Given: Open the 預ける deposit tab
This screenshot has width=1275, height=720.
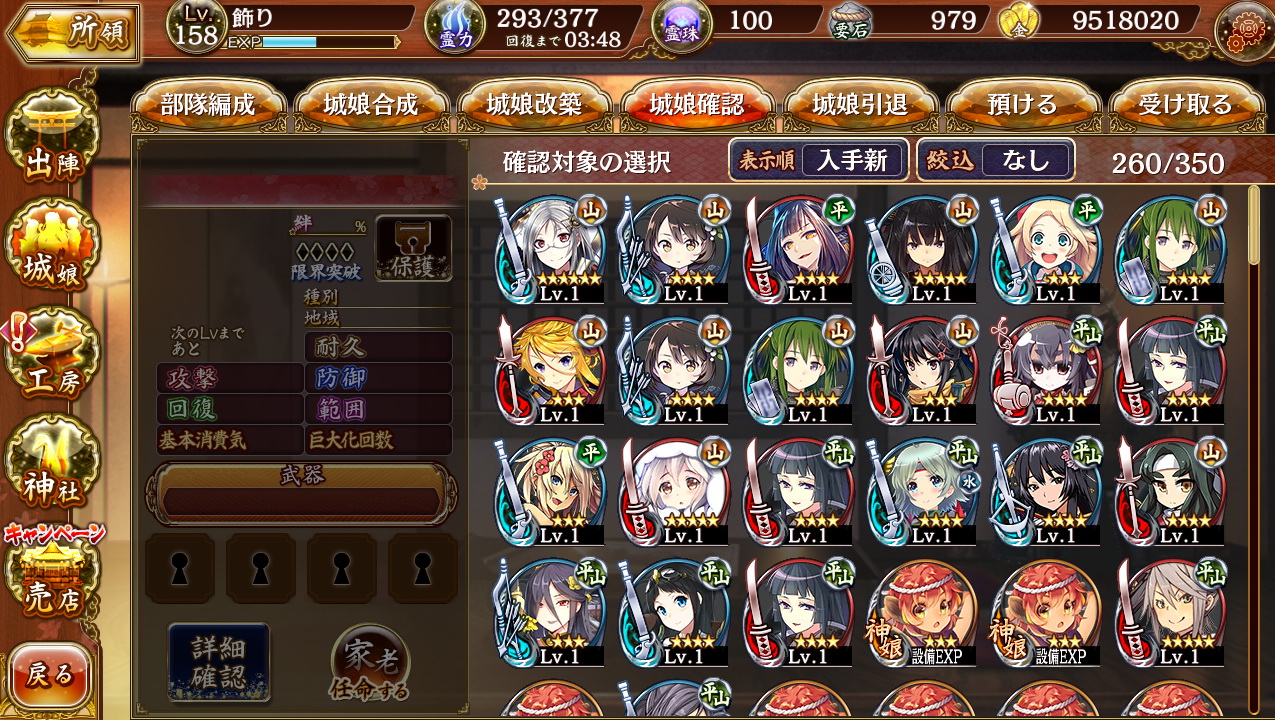Looking at the screenshot, I should tap(1022, 105).
